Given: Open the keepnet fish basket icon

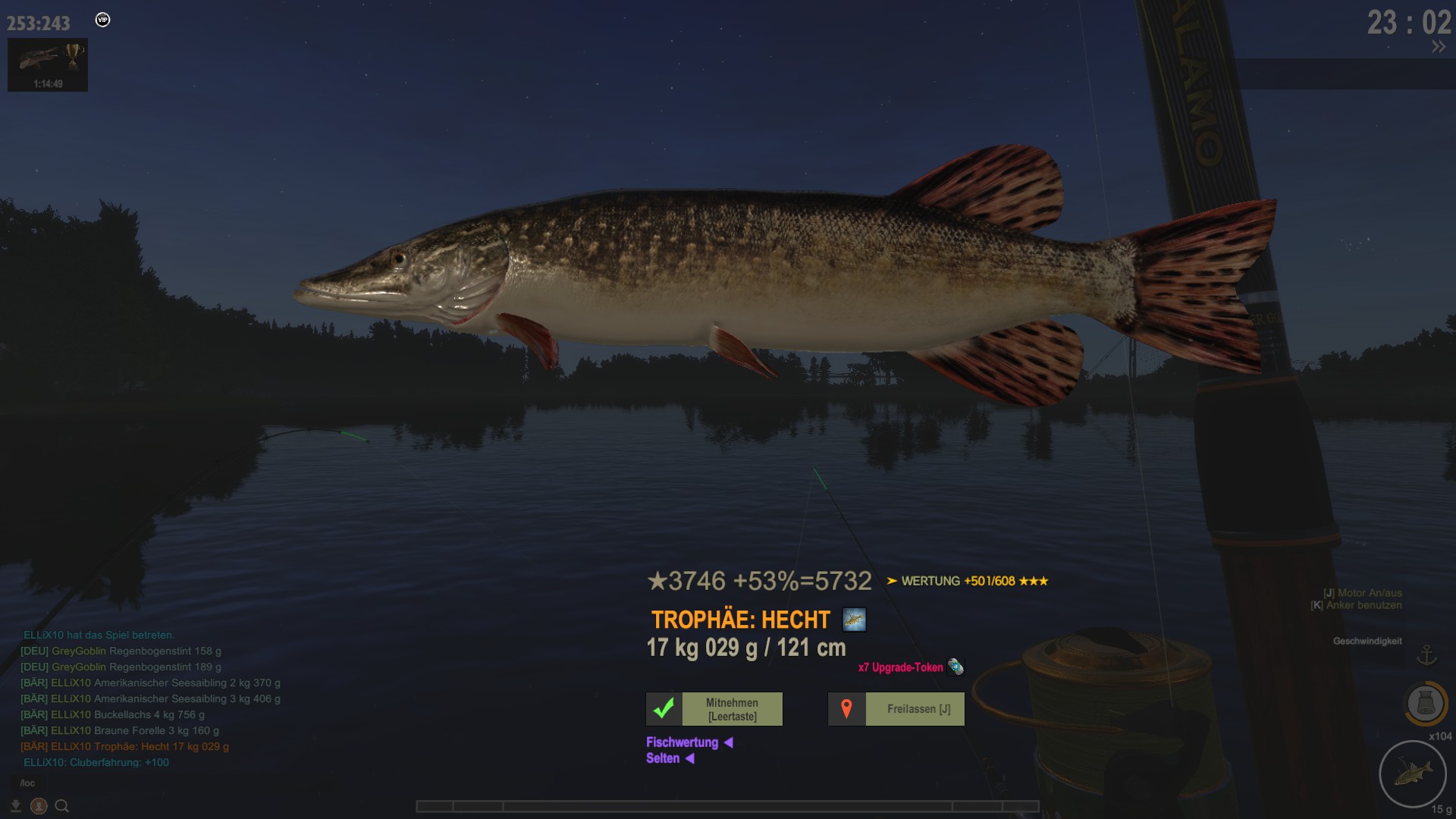Looking at the screenshot, I should tap(1426, 704).
